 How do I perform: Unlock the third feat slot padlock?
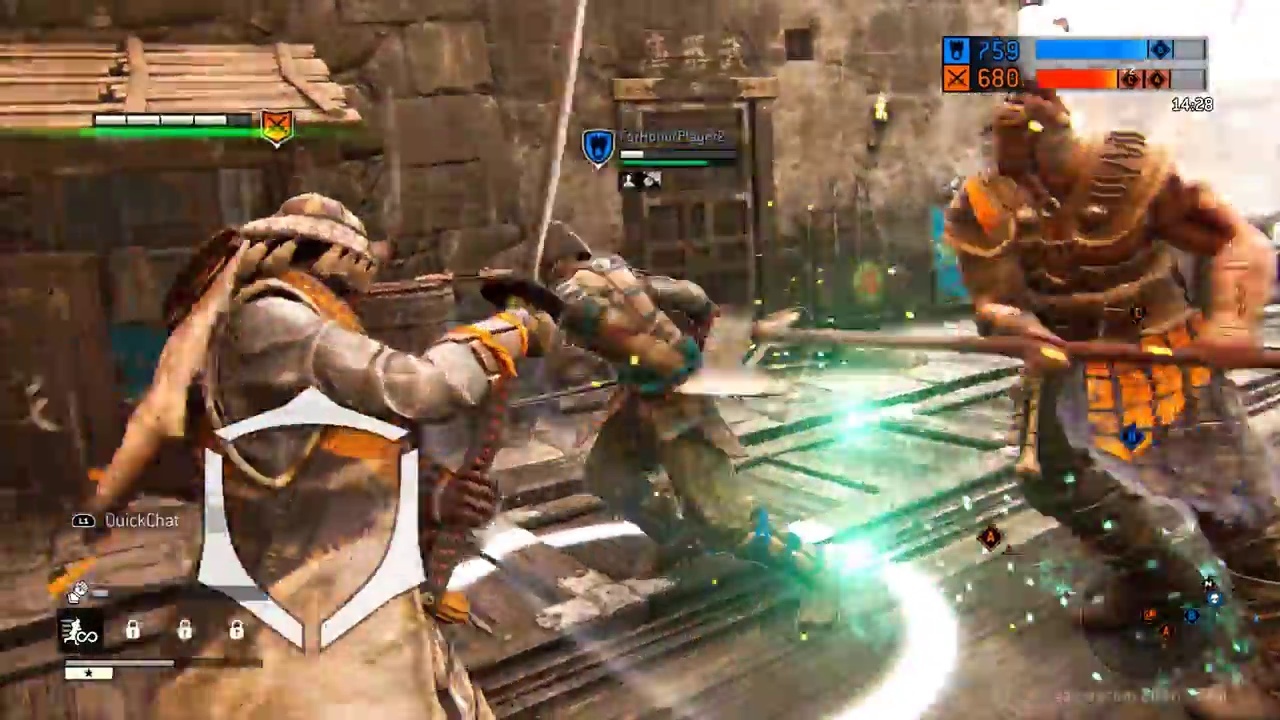pos(184,630)
